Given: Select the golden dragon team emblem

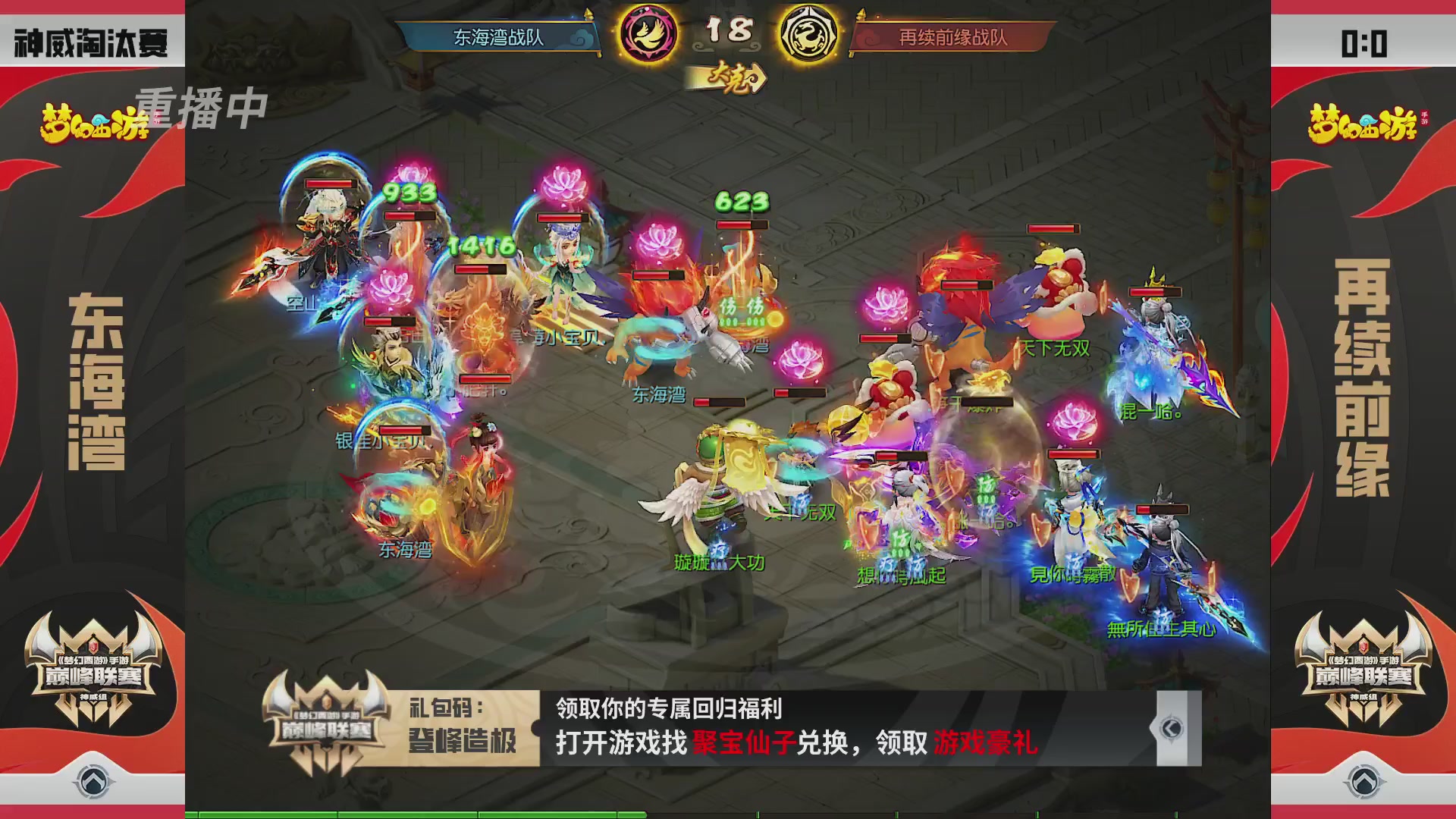Looking at the screenshot, I should tap(810, 33).
